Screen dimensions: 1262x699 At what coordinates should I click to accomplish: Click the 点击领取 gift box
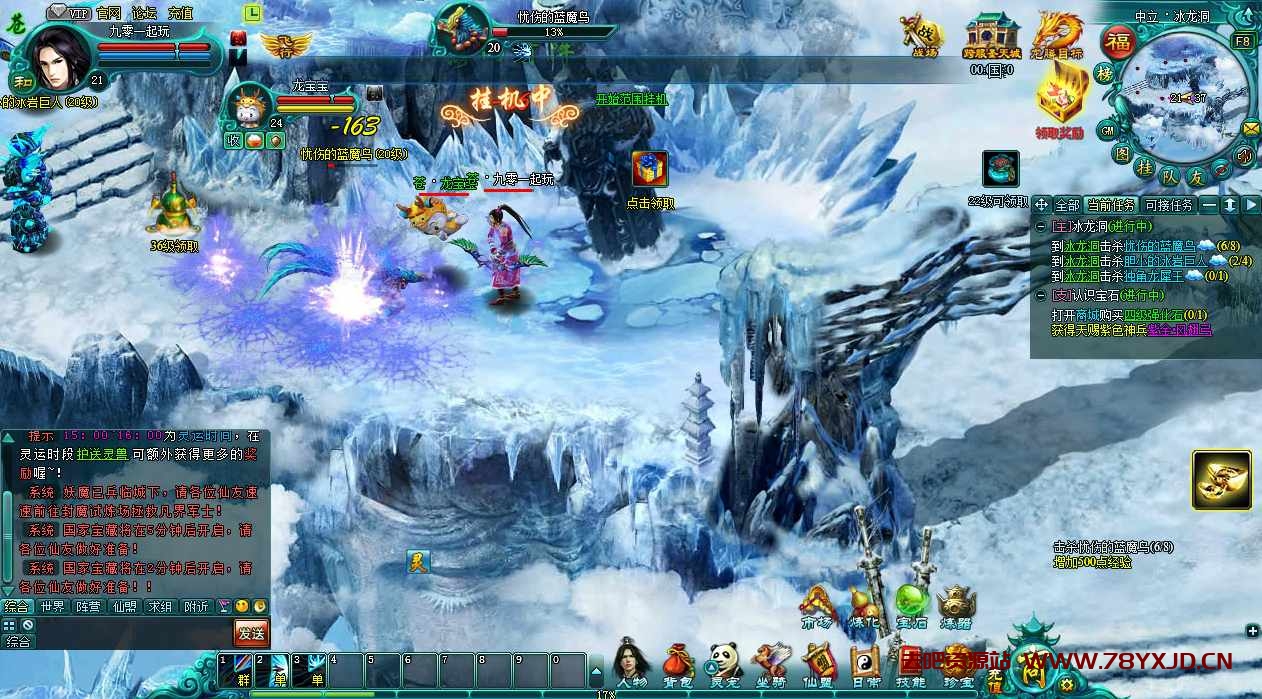[x=650, y=170]
